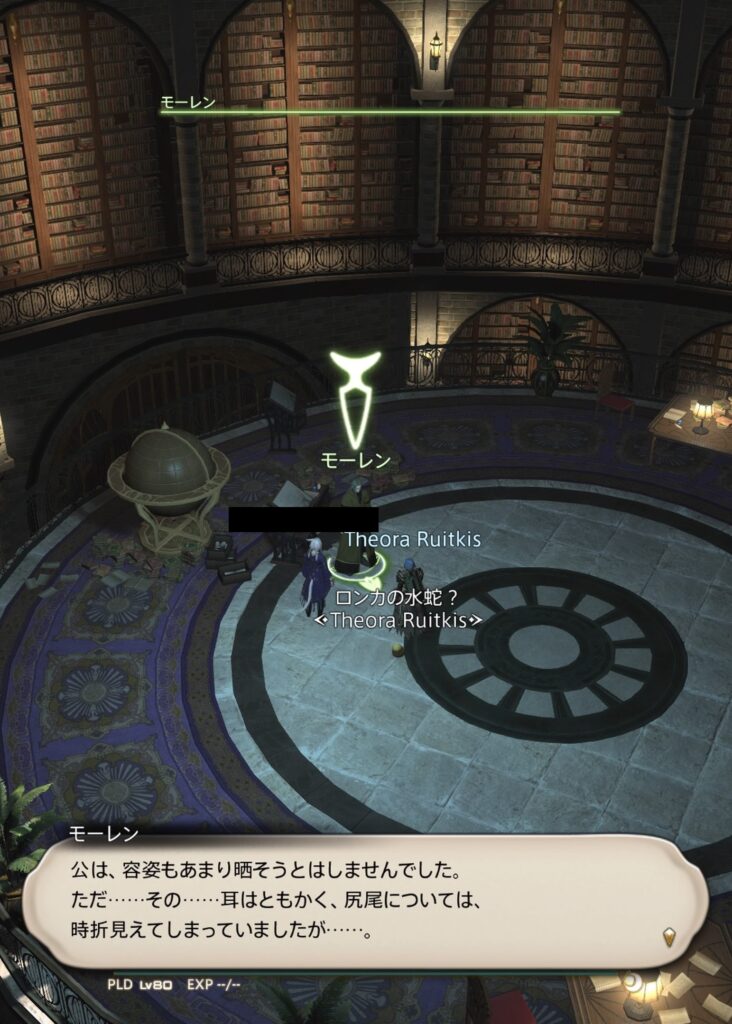732x1024 pixels.
Task: Click the モーレン target bar name
Action: point(188,102)
